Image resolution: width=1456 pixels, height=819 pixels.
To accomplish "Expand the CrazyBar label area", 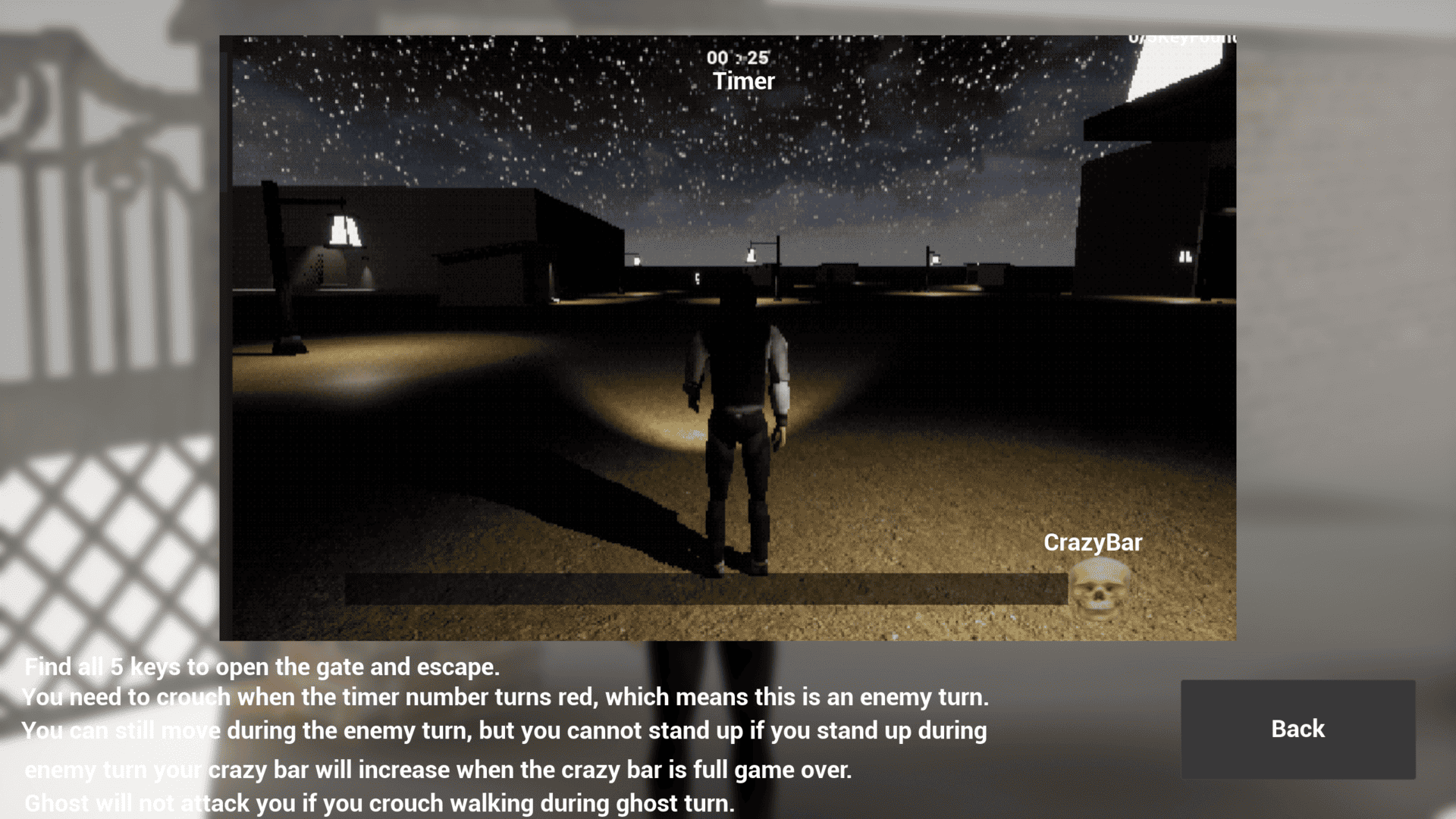I will [x=1094, y=542].
